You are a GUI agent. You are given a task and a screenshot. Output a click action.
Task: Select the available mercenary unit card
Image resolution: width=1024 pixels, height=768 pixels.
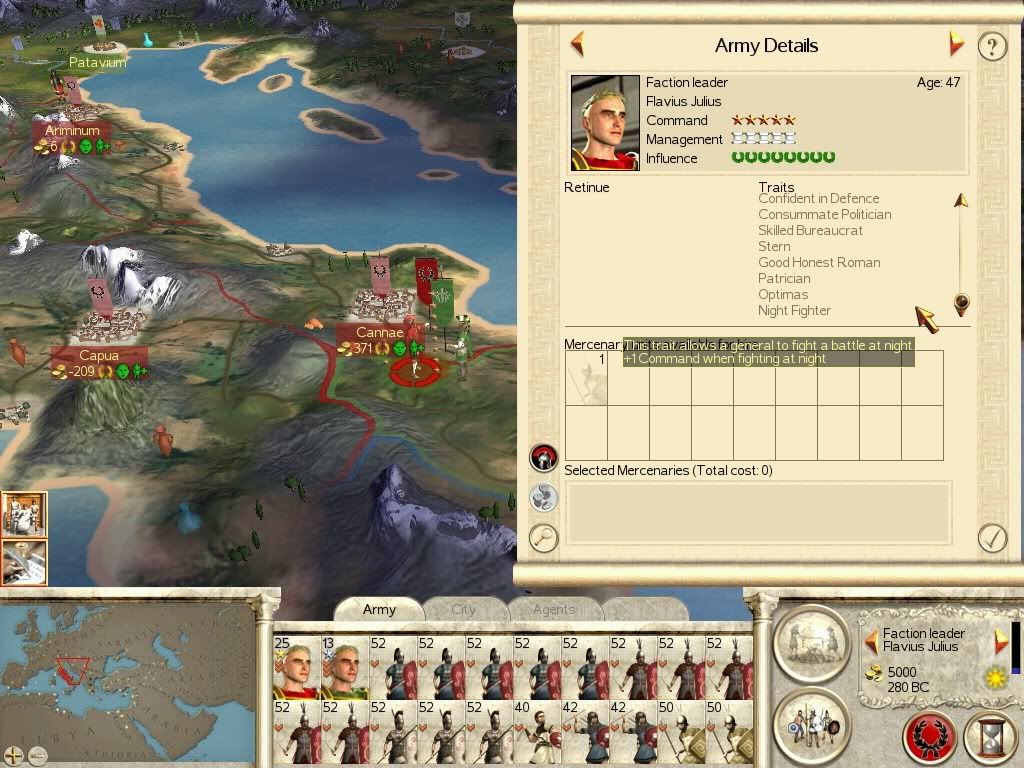(586, 378)
